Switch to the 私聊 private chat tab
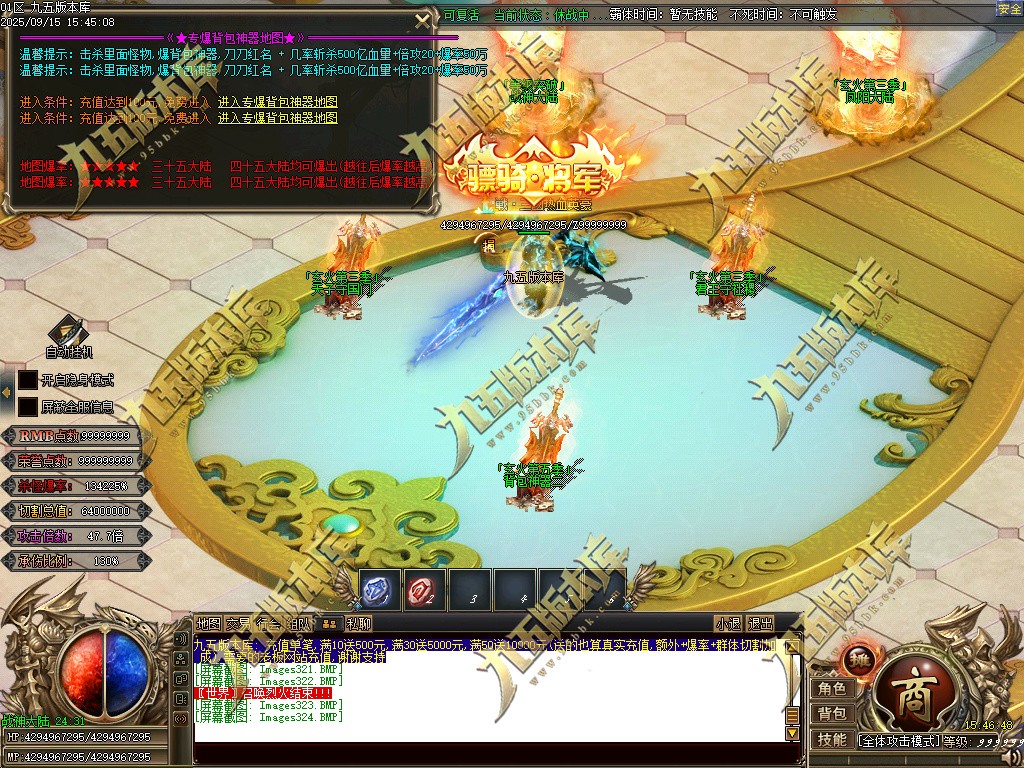Image resolution: width=1024 pixels, height=768 pixels. (359, 624)
